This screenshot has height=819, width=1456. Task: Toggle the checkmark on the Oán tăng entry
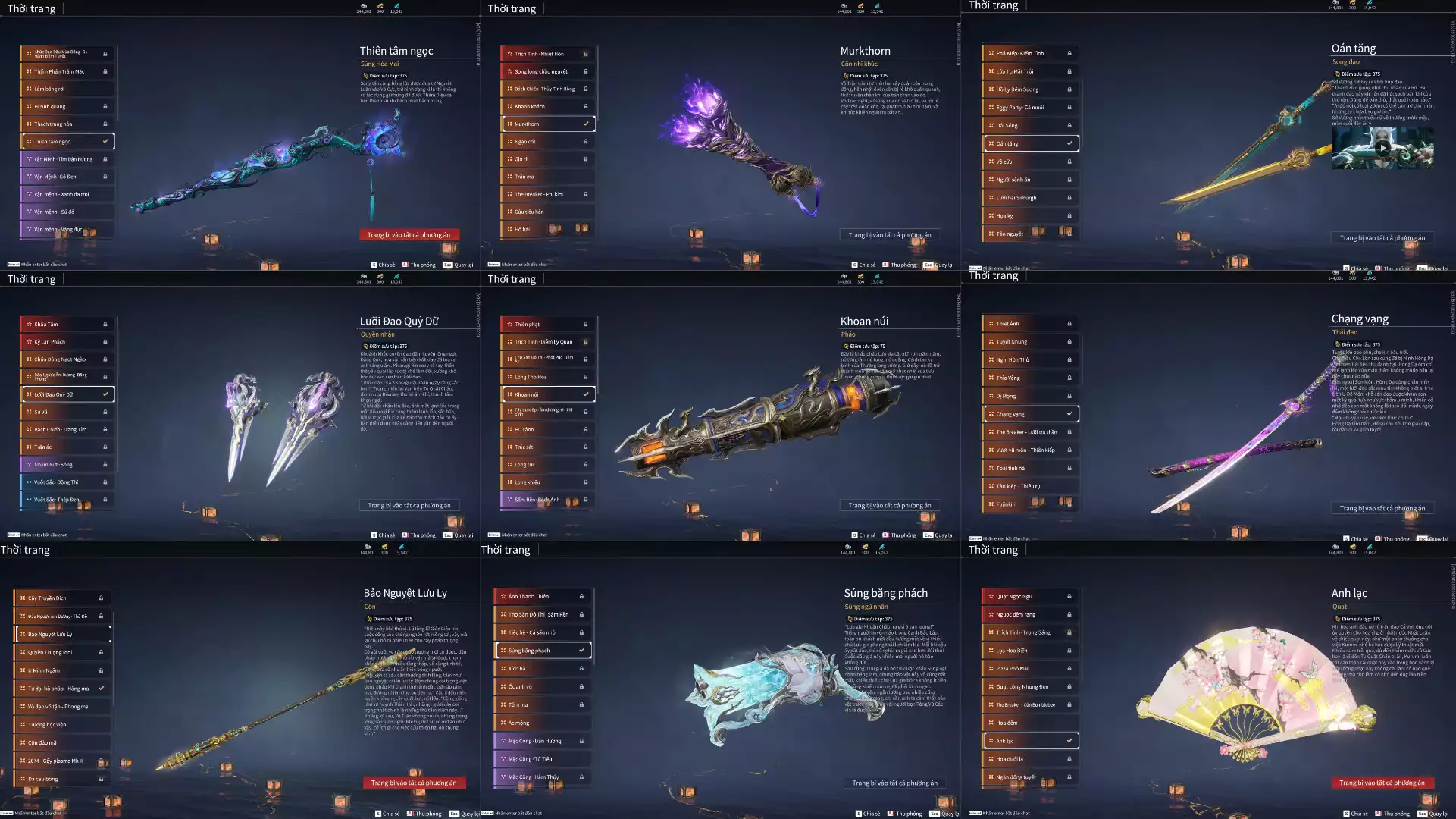1069,143
